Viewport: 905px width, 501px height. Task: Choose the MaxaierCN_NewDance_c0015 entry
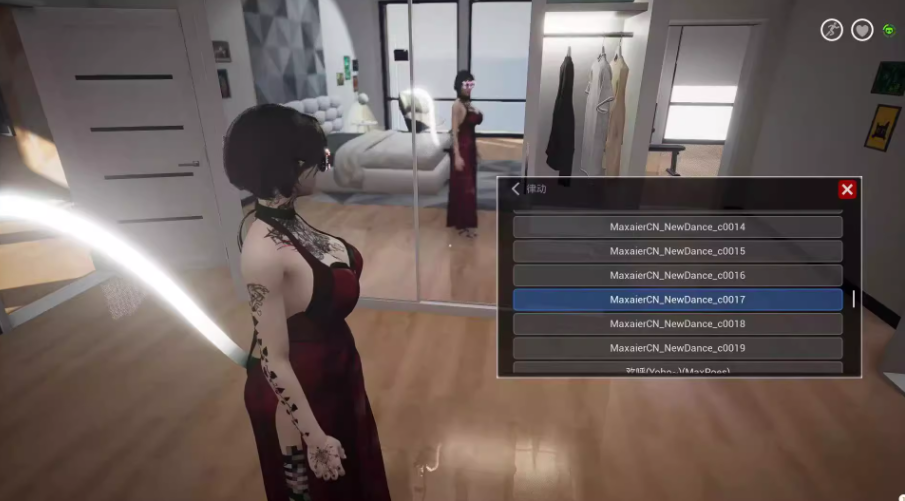[x=677, y=251]
